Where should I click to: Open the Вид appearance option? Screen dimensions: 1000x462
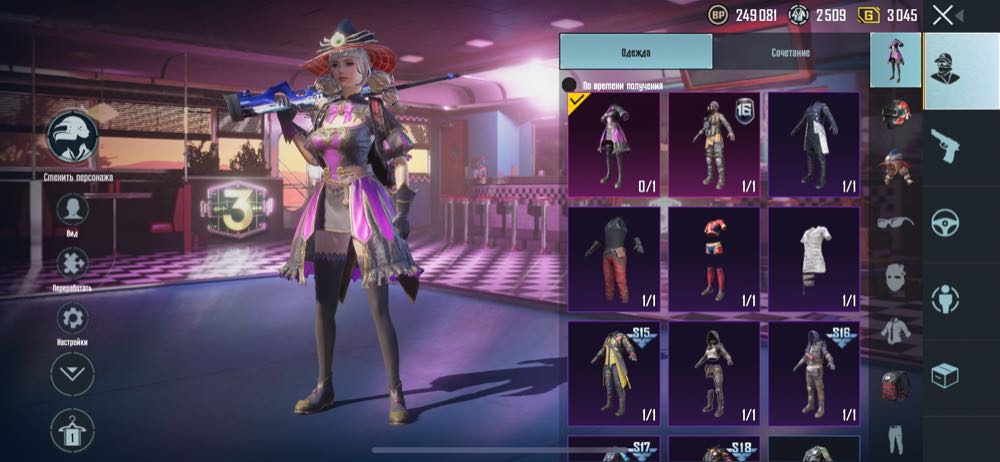72,210
